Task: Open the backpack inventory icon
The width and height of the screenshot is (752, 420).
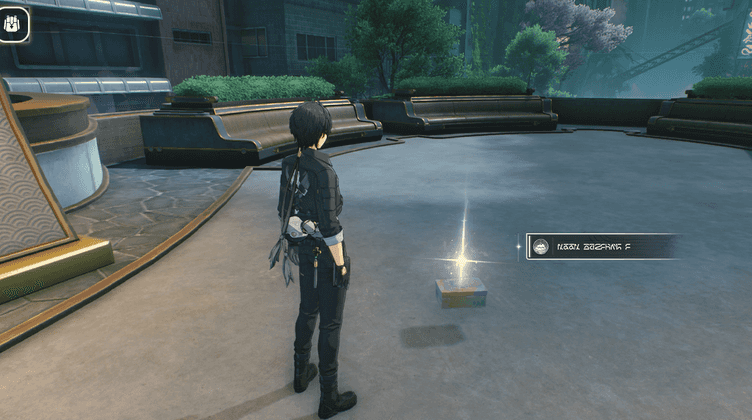Action: click(15, 24)
